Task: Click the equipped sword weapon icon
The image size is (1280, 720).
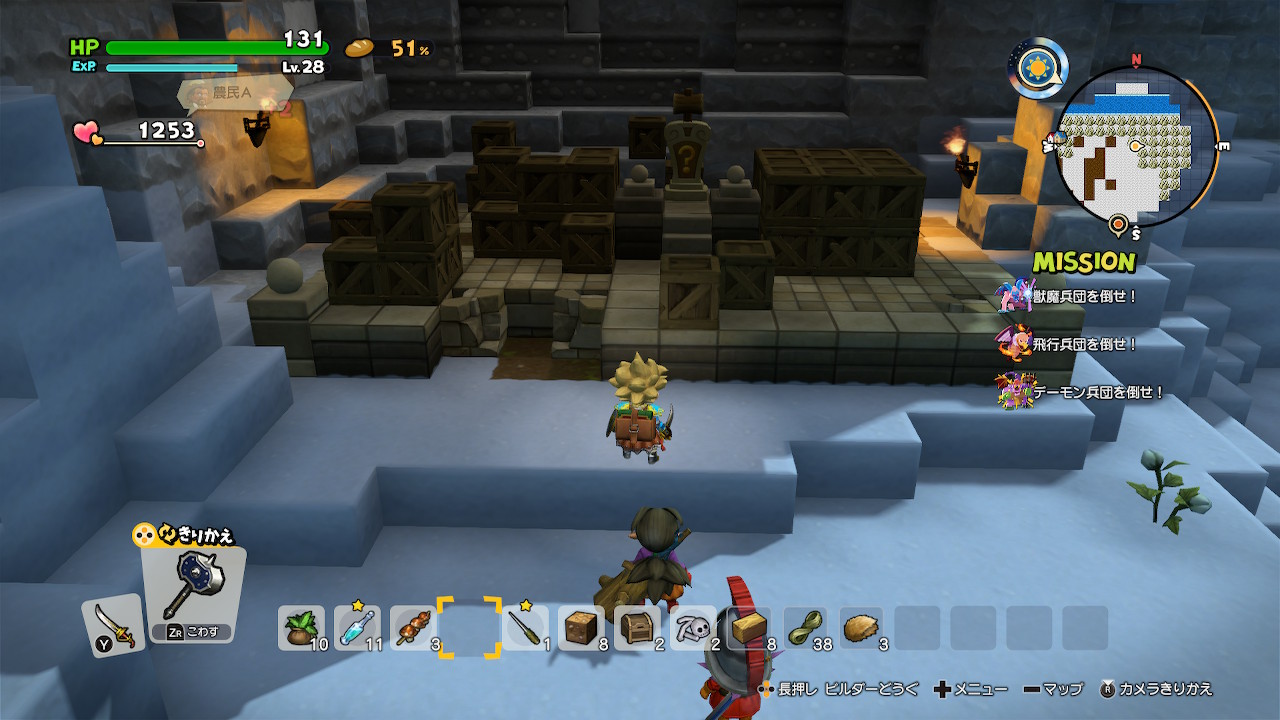Action: click(x=112, y=625)
